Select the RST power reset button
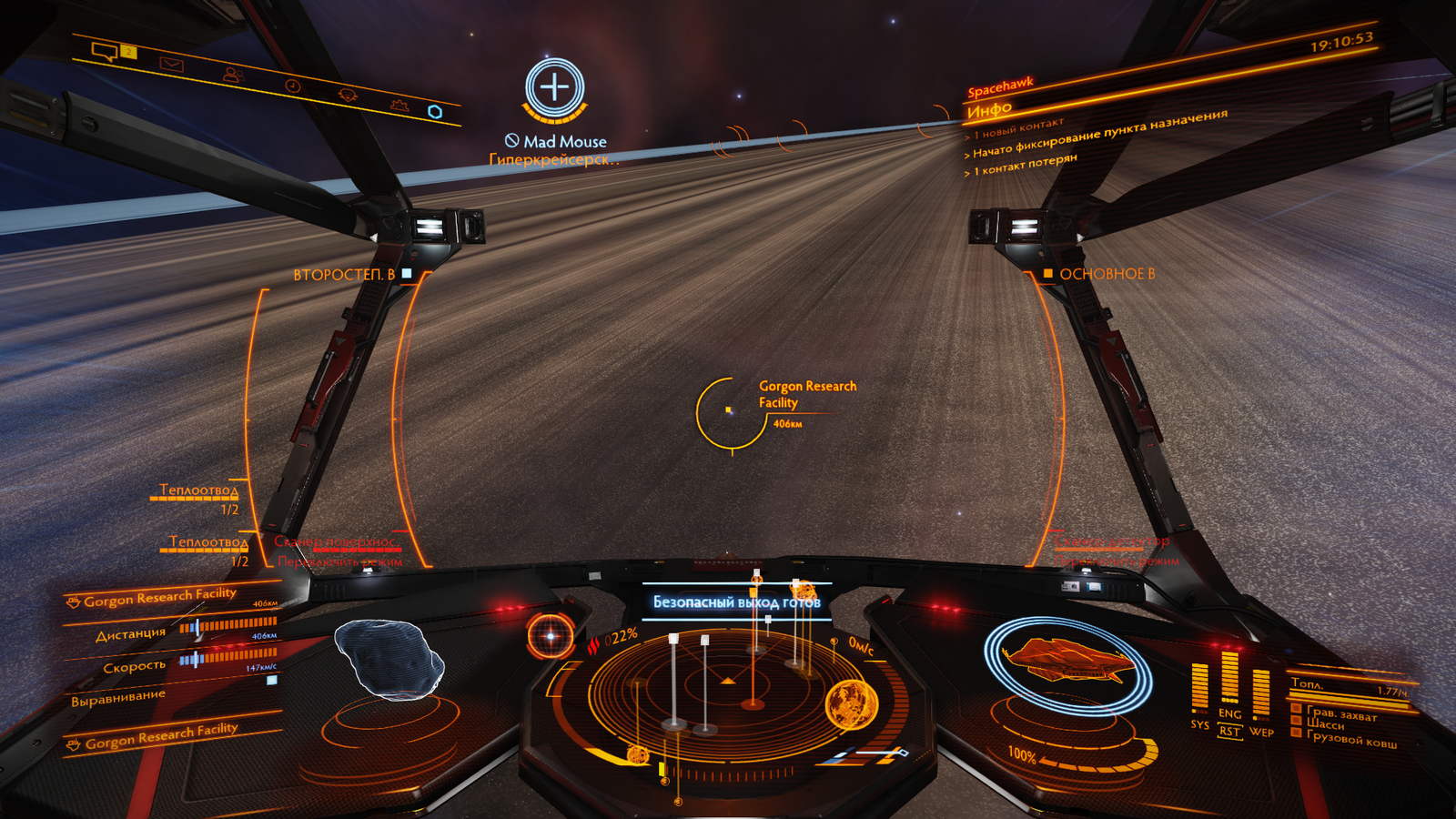 coord(1229,732)
